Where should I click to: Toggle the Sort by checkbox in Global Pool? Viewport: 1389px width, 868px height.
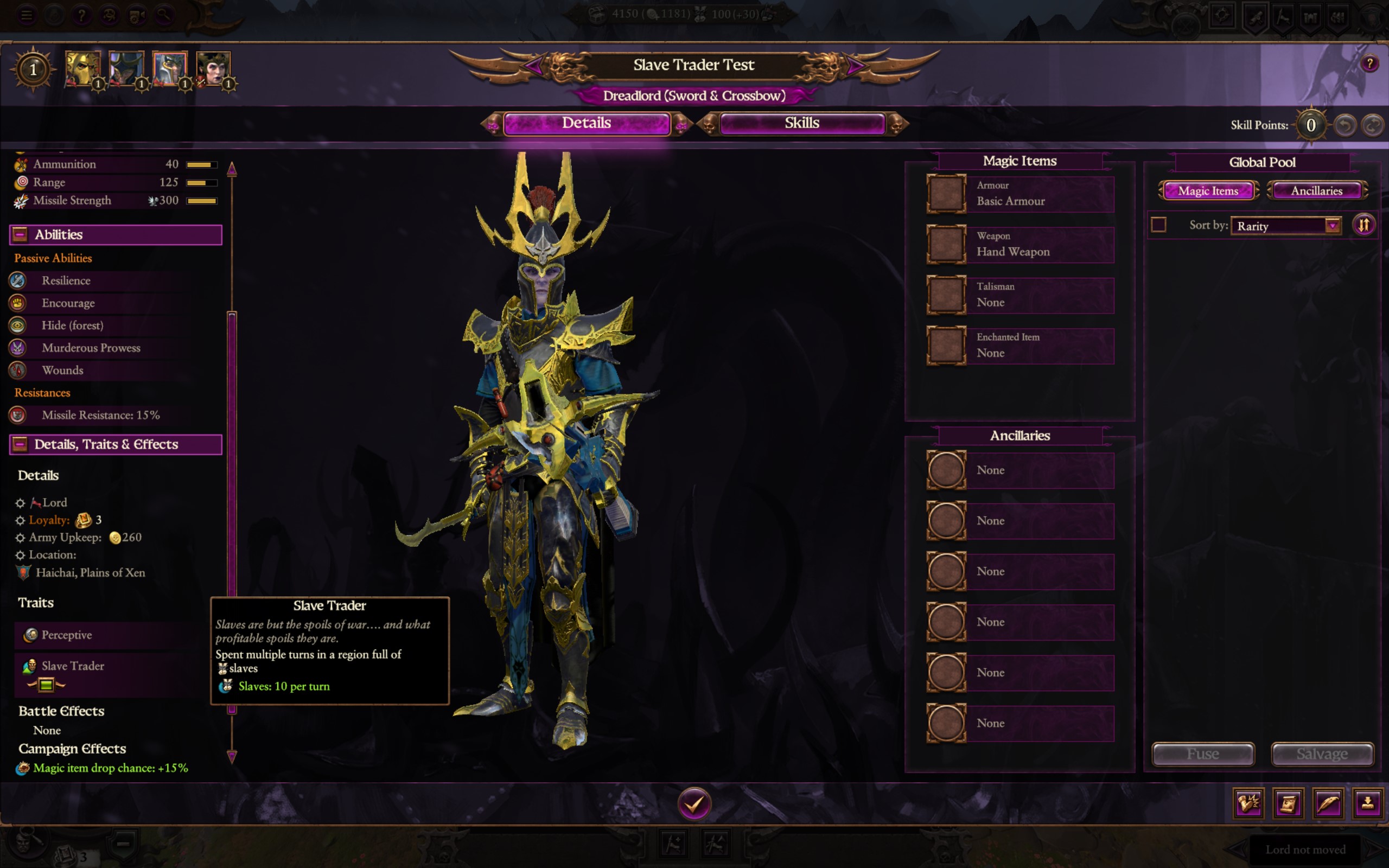pyautogui.click(x=1159, y=226)
